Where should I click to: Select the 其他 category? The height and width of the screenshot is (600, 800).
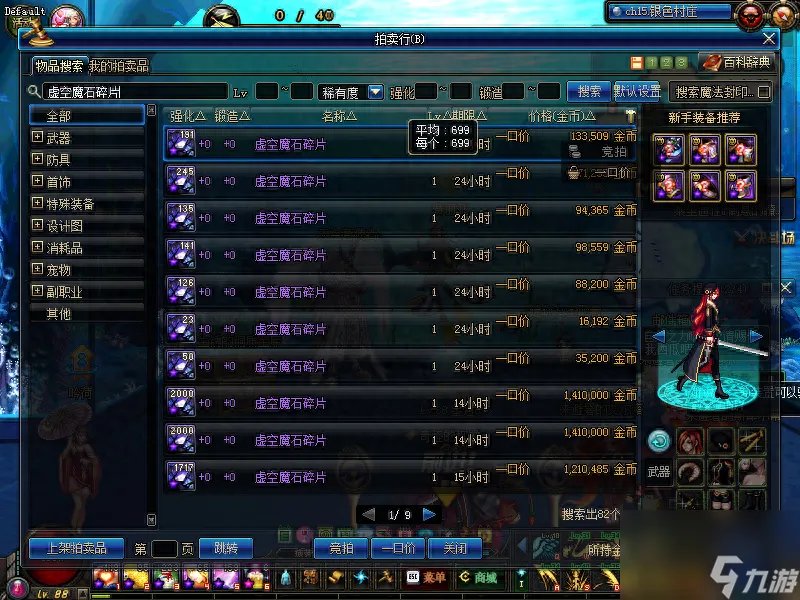58,314
